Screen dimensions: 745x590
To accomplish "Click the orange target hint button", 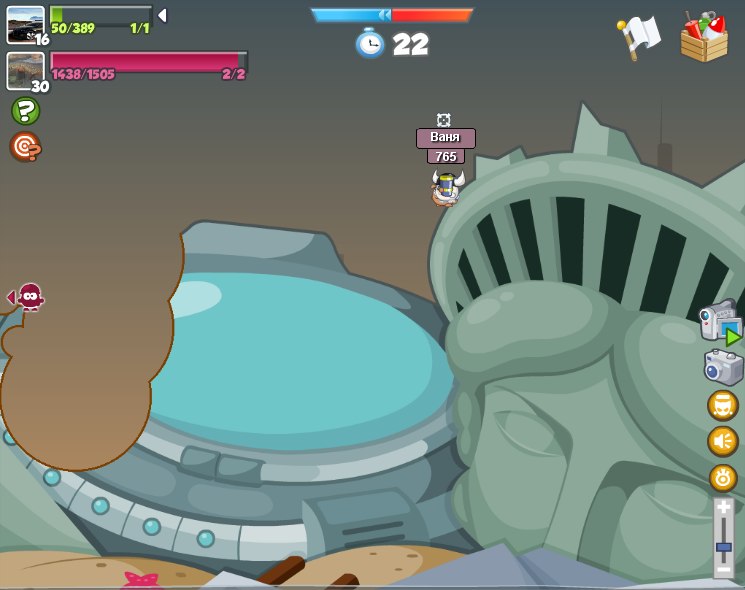I will pyautogui.click(x=25, y=147).
